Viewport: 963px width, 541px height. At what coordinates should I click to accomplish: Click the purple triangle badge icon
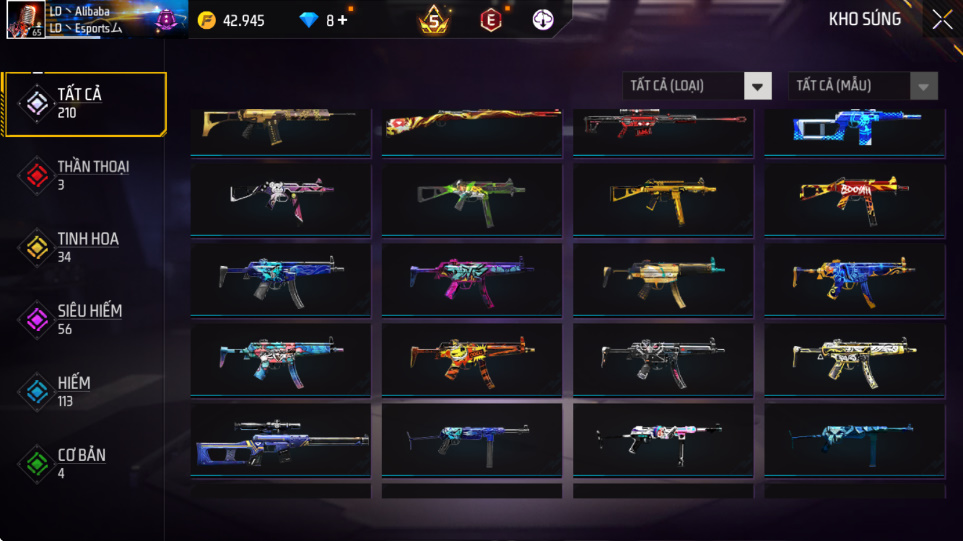click(x=165, y=18)
